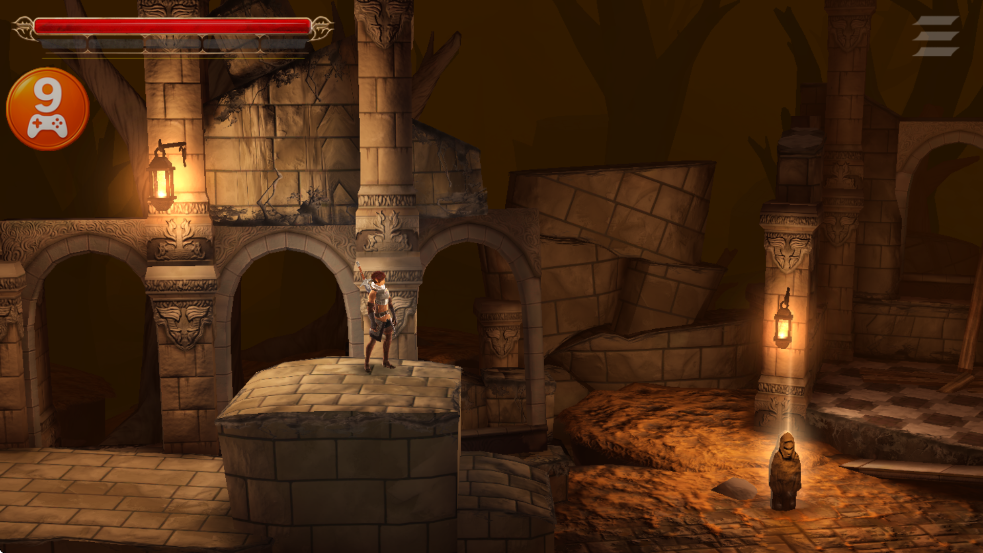The image size is (983, 553).
Task: Open the three-bar menu at top right
Action: pos(936,36)
